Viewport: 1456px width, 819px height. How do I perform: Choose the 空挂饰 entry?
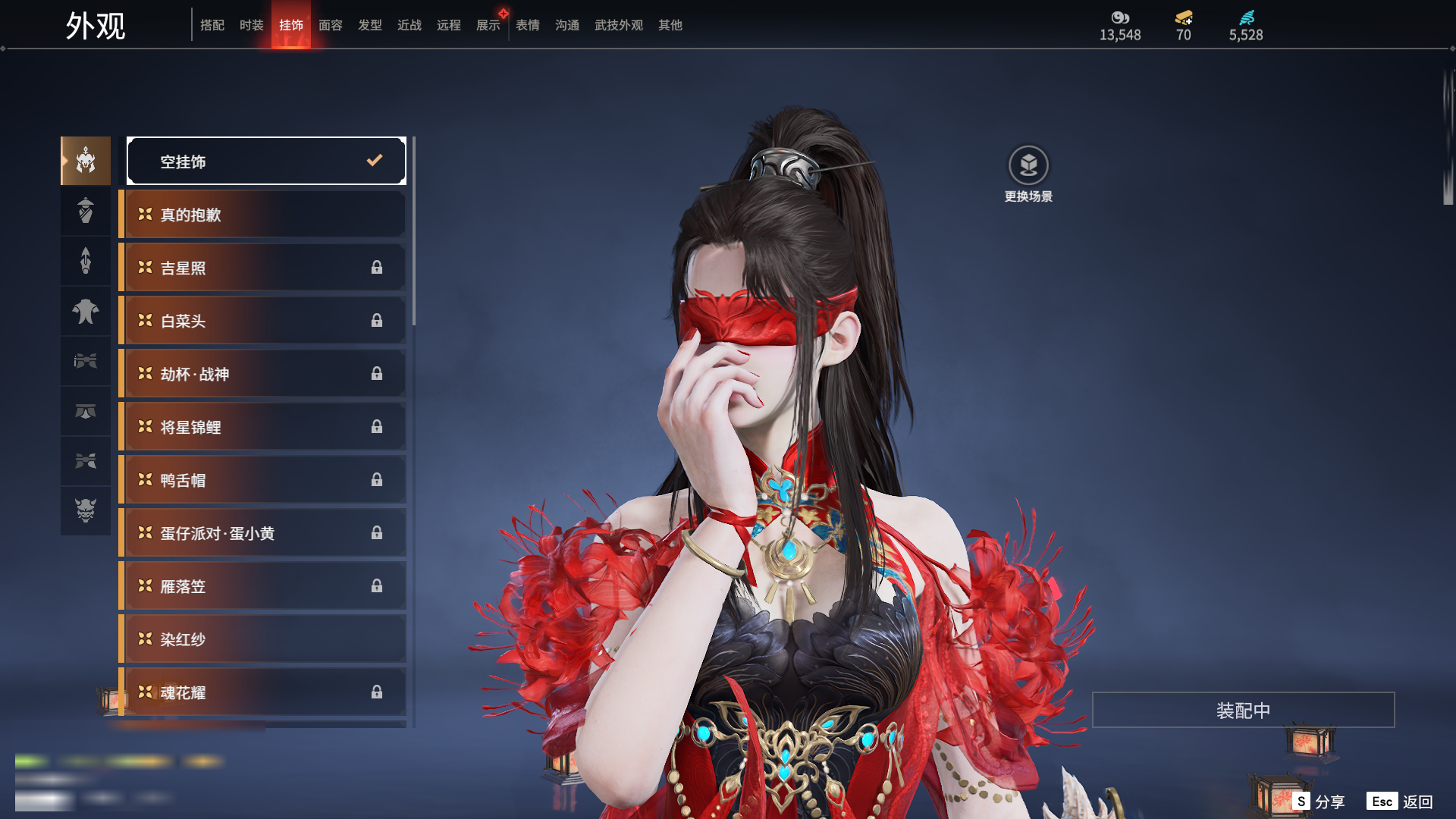click(266, 161)
